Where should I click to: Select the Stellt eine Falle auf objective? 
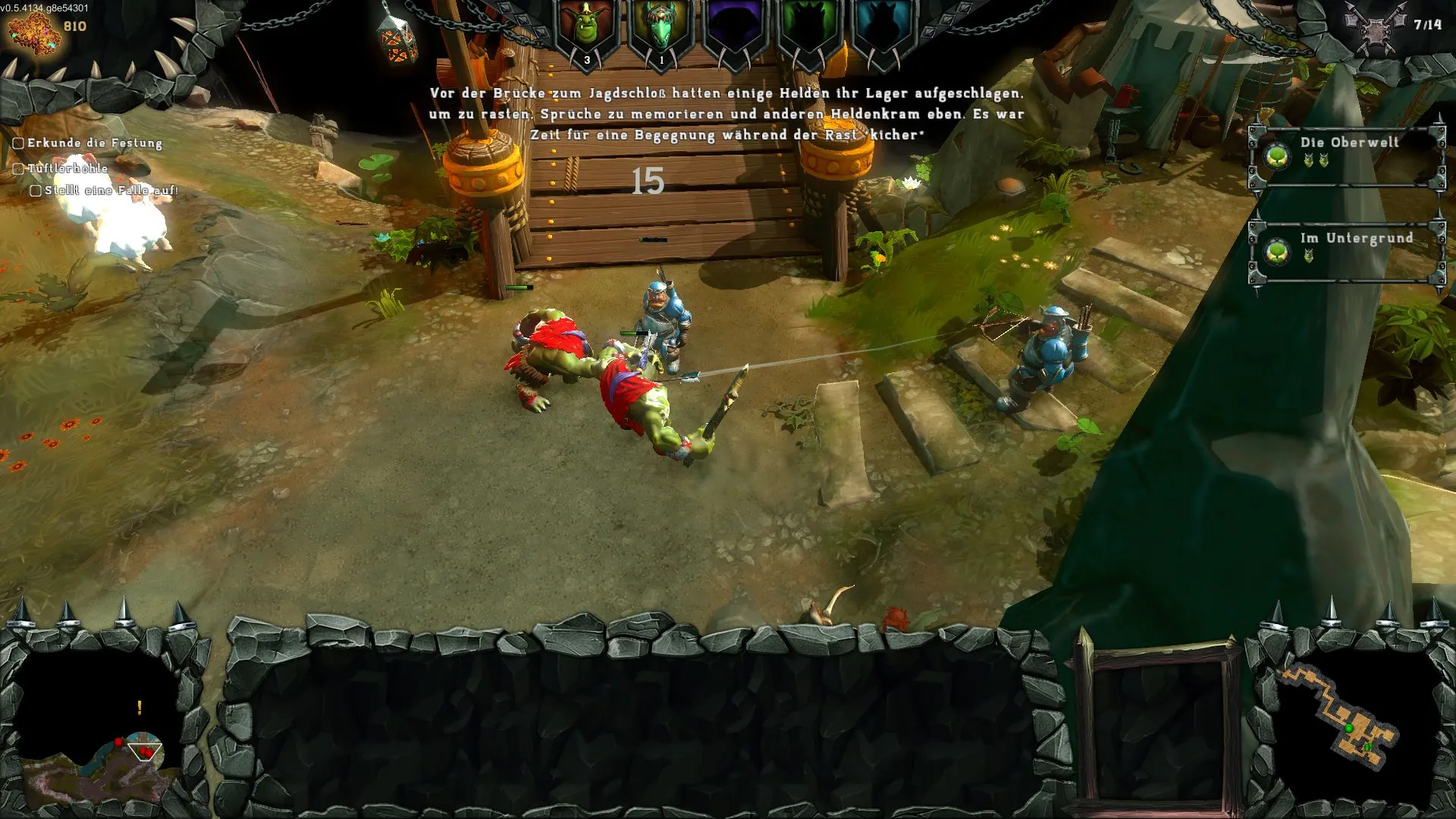click(110, 190)
